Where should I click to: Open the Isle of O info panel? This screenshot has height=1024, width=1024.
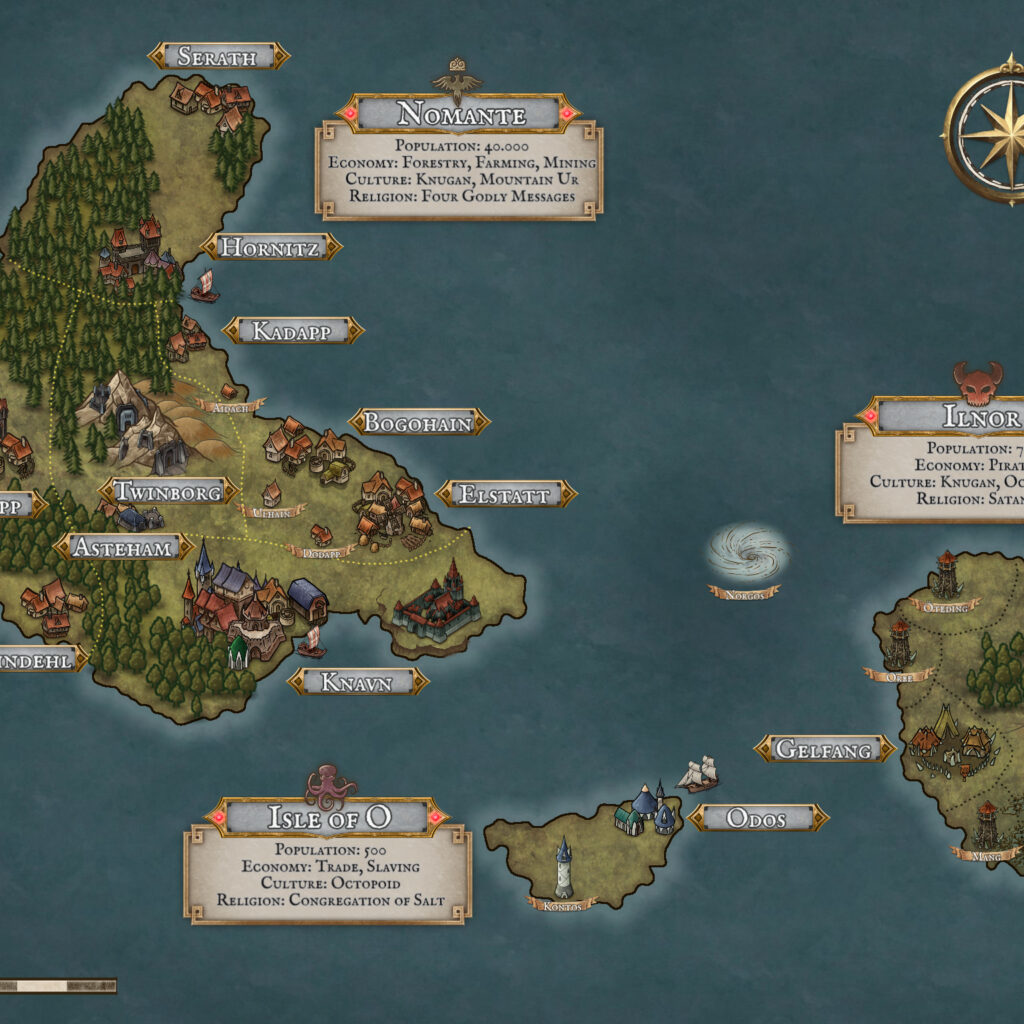(328, 870)
